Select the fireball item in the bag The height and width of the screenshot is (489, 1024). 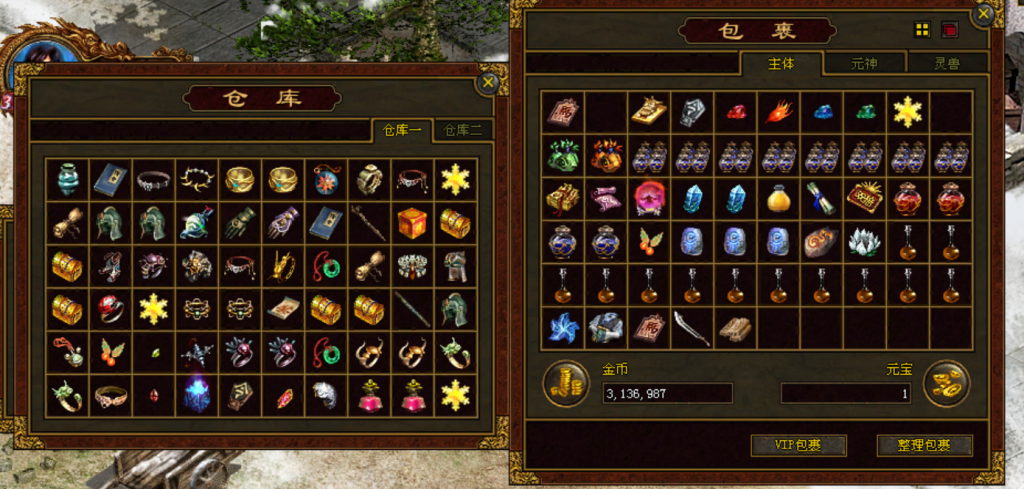click(x=778, y=111)
